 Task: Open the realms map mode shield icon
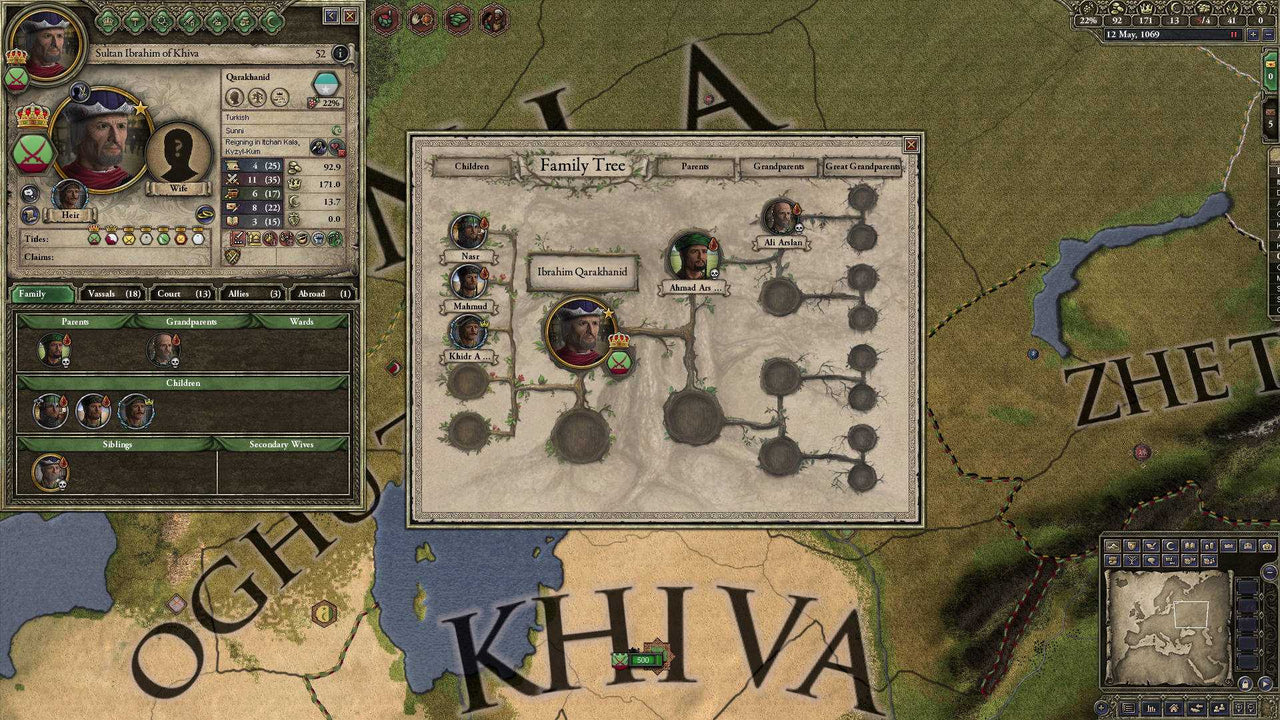point(1131,546)
